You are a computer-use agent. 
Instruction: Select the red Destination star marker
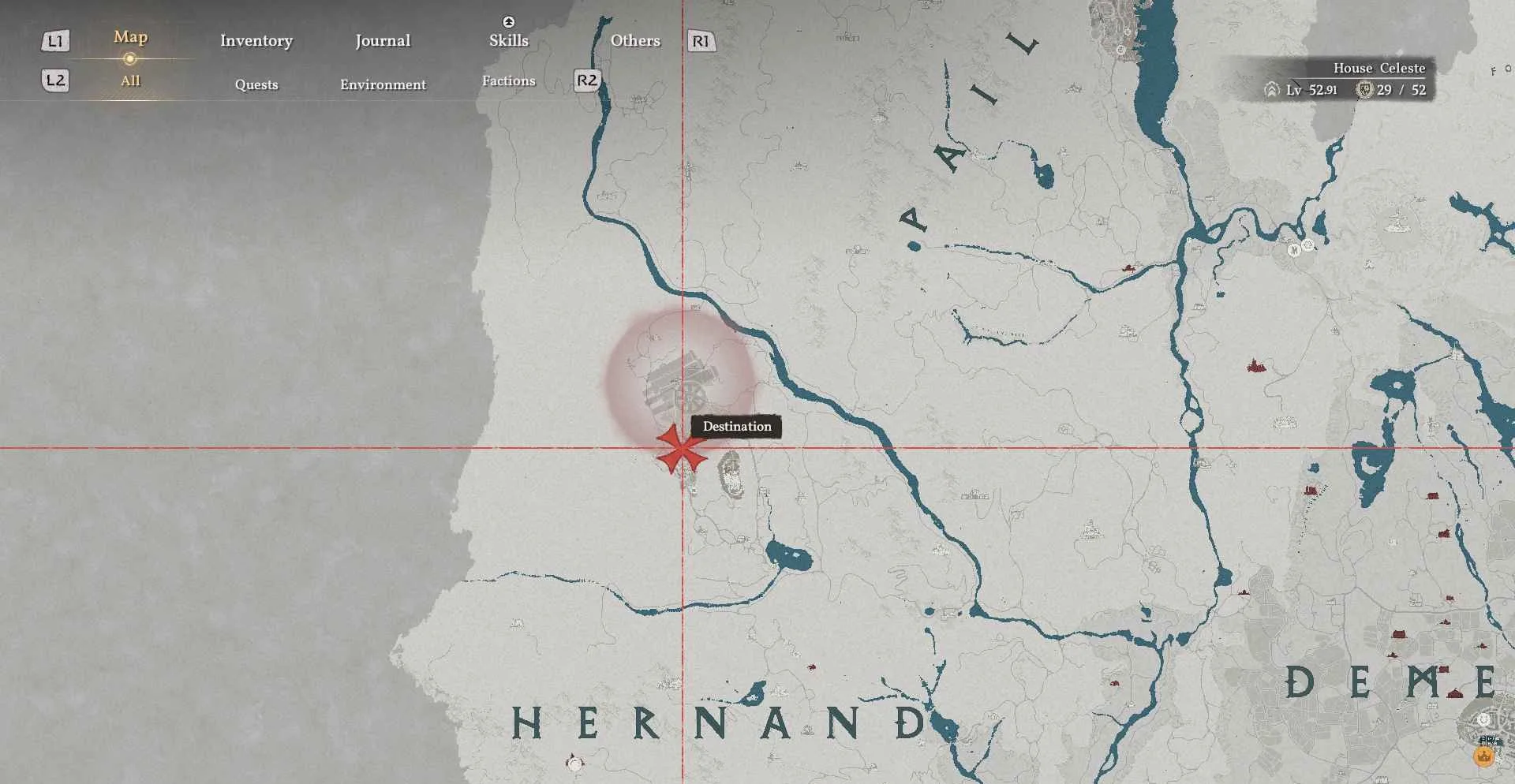pos(679,449)
